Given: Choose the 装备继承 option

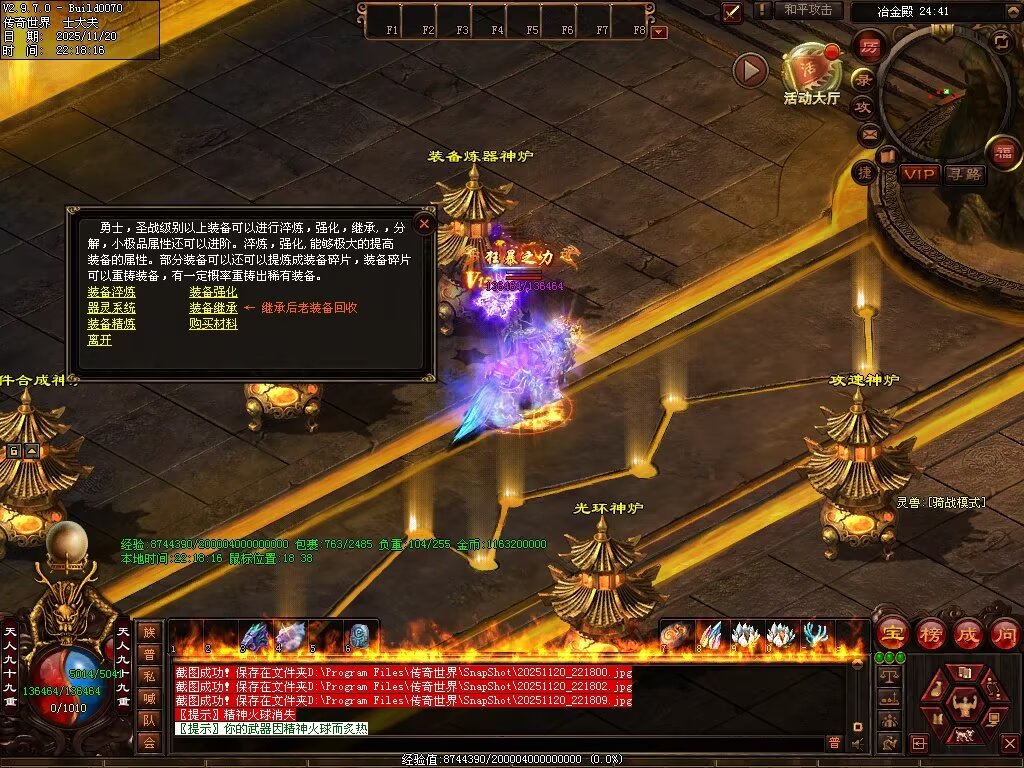Looking at the screenshot, I should click(213, 308).
